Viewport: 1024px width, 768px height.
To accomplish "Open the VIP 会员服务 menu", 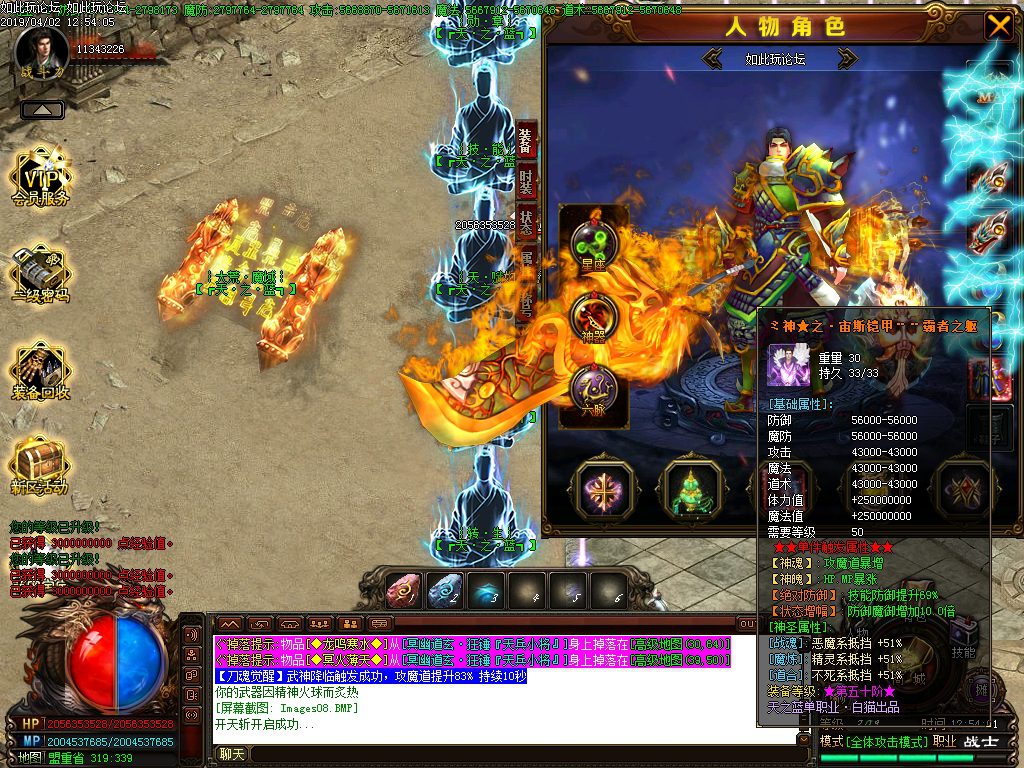I will pos(40,180).
